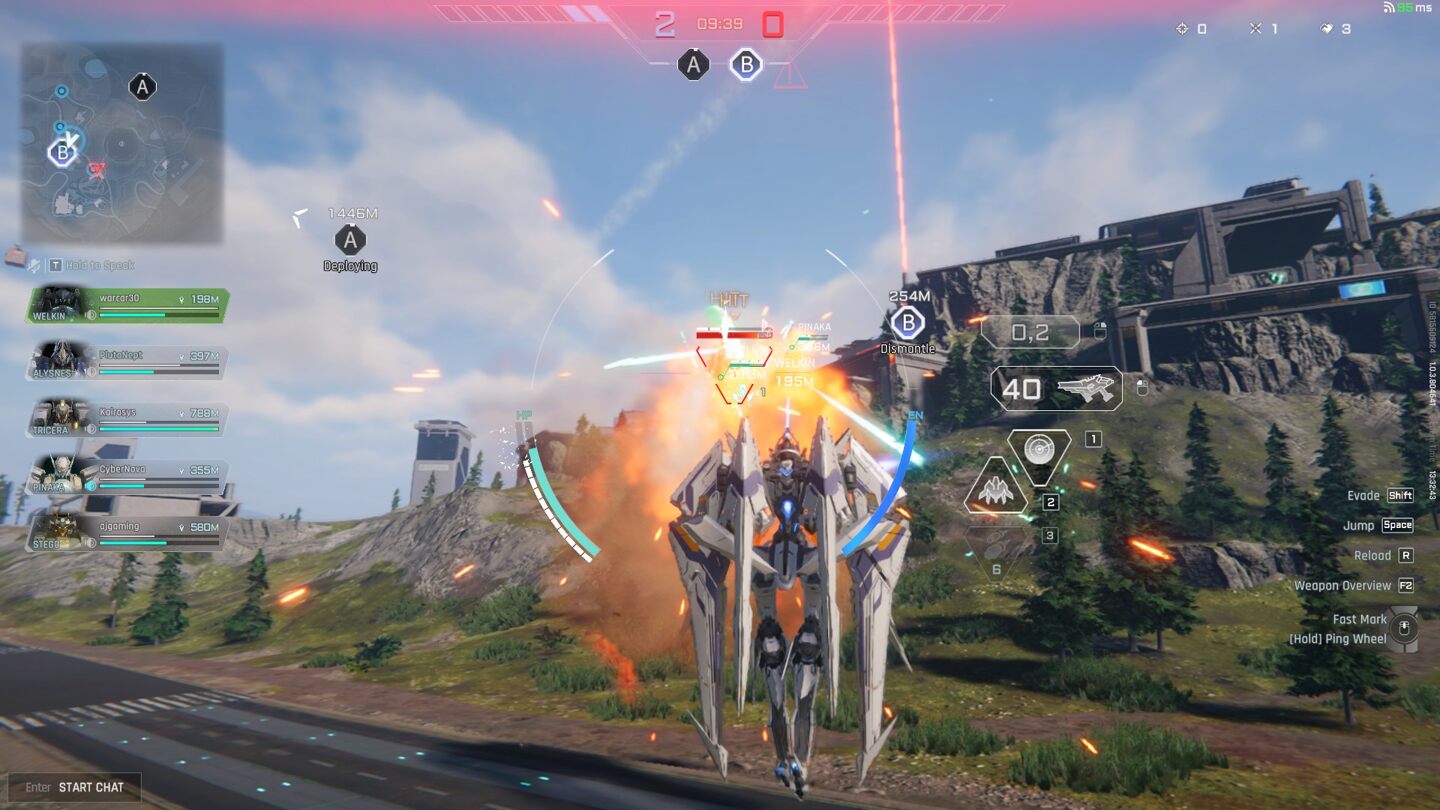Click the START CHAT input box
Viewport: 1440px width, 810px height.
point(75,787)
